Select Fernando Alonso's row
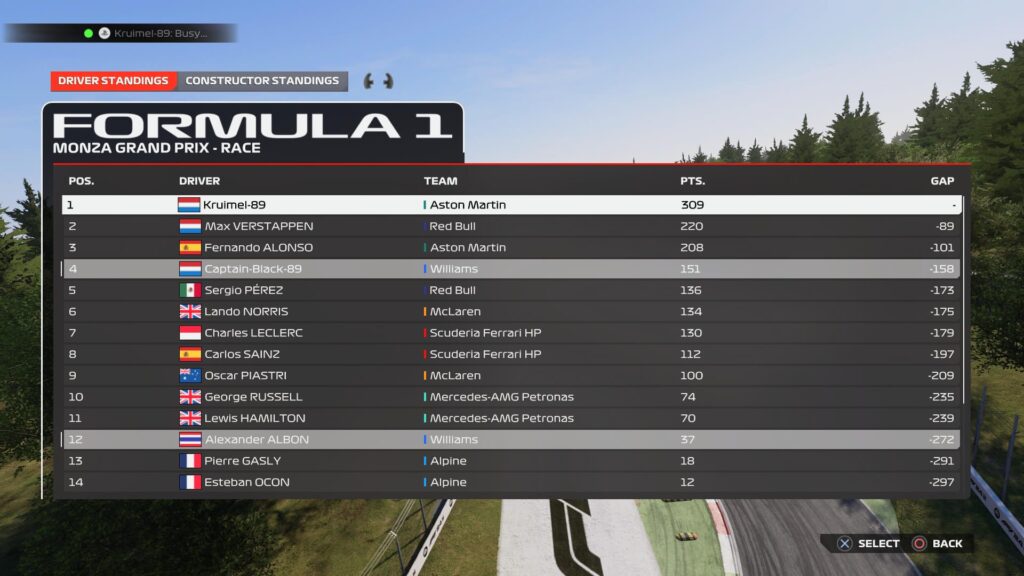Image resolution: width=1024 pixels, height=576 pixels. pos(510,247)
